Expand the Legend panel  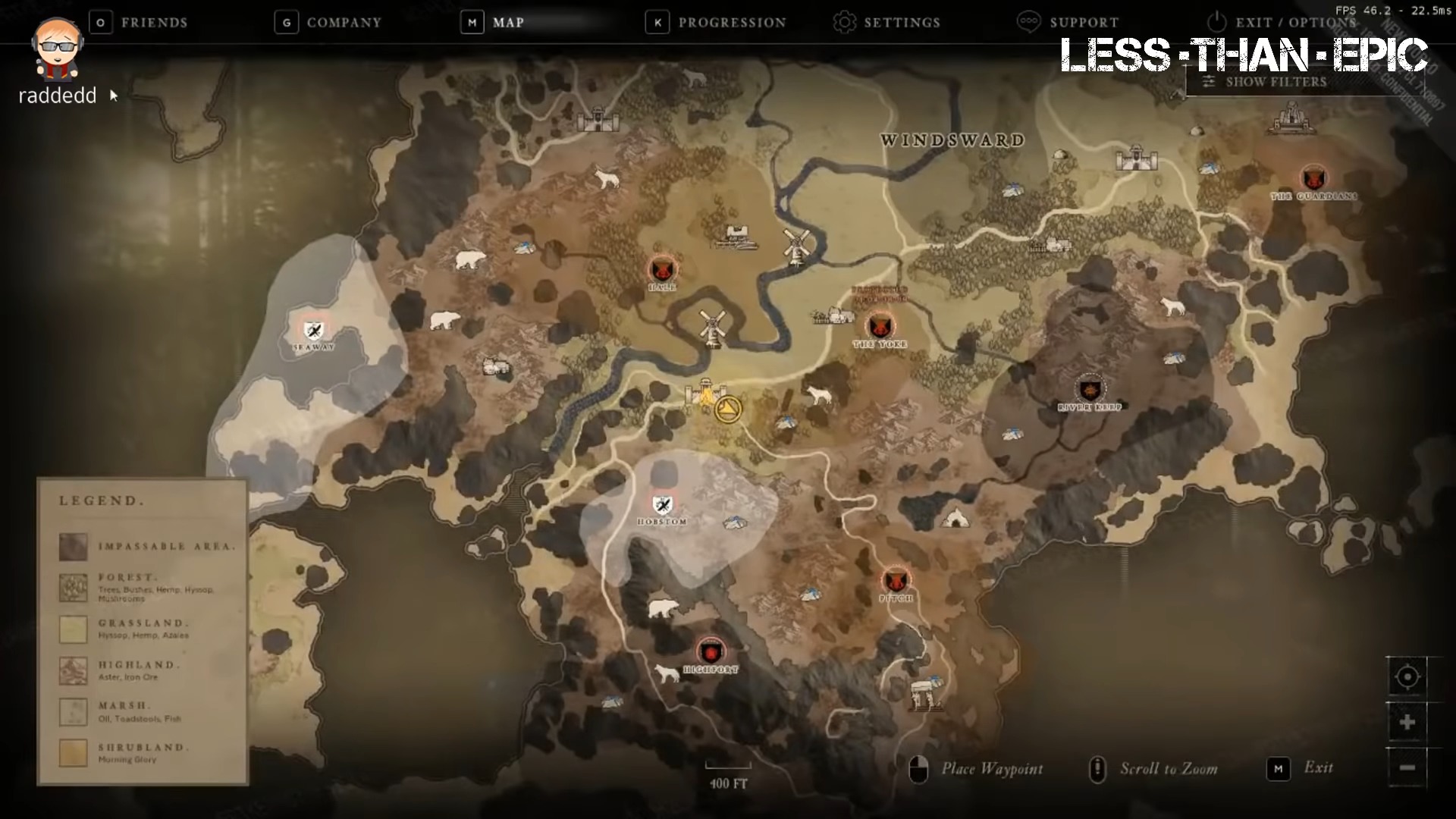(102, 500)
